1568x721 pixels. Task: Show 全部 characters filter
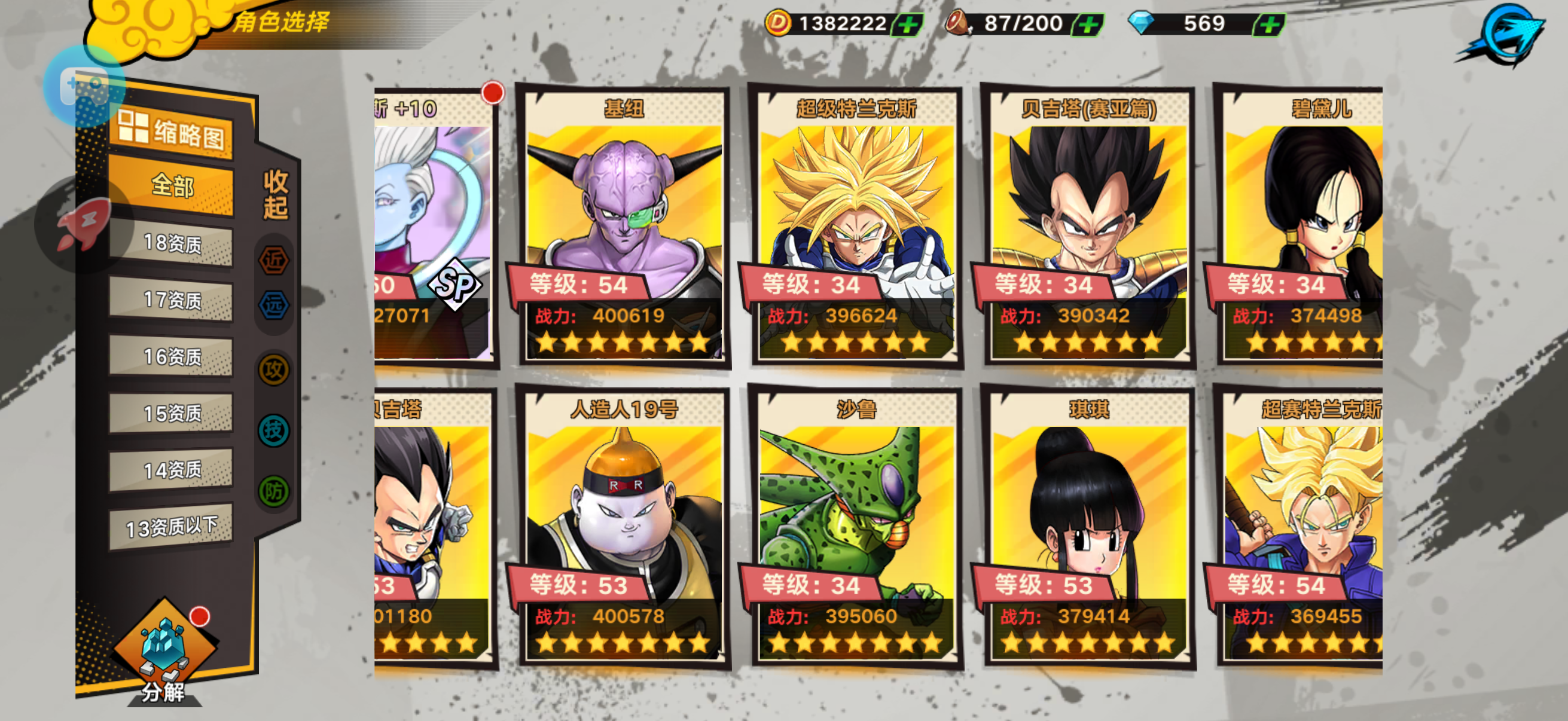pyautogui.click(x=171, y=186)
